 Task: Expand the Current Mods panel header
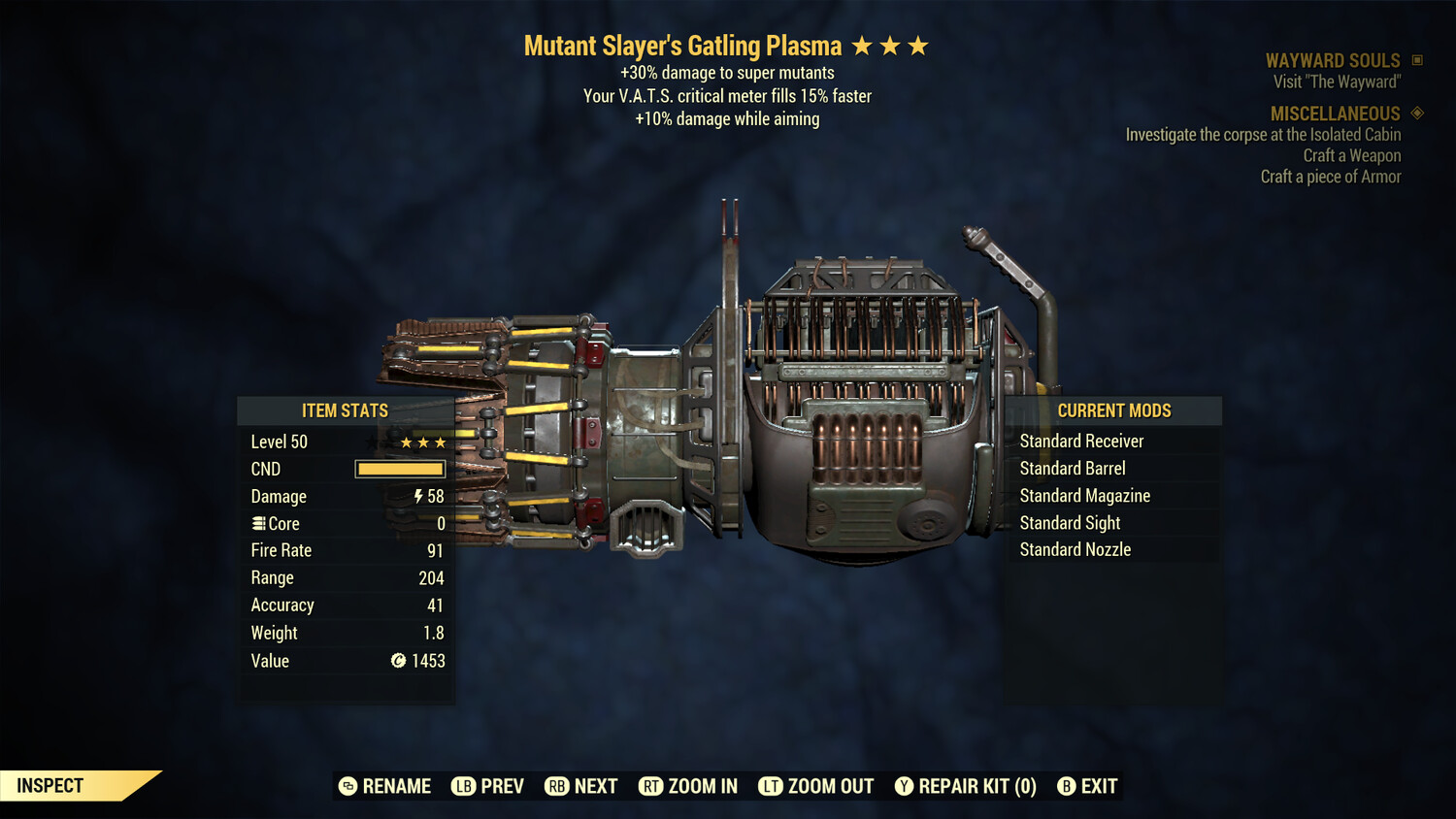(x=1113, y=410)
